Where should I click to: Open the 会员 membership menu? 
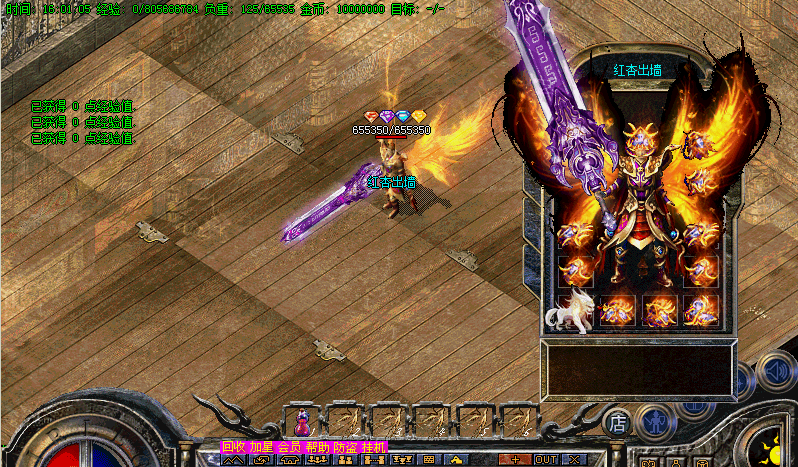pyautogui.click(x=290, y=447)
